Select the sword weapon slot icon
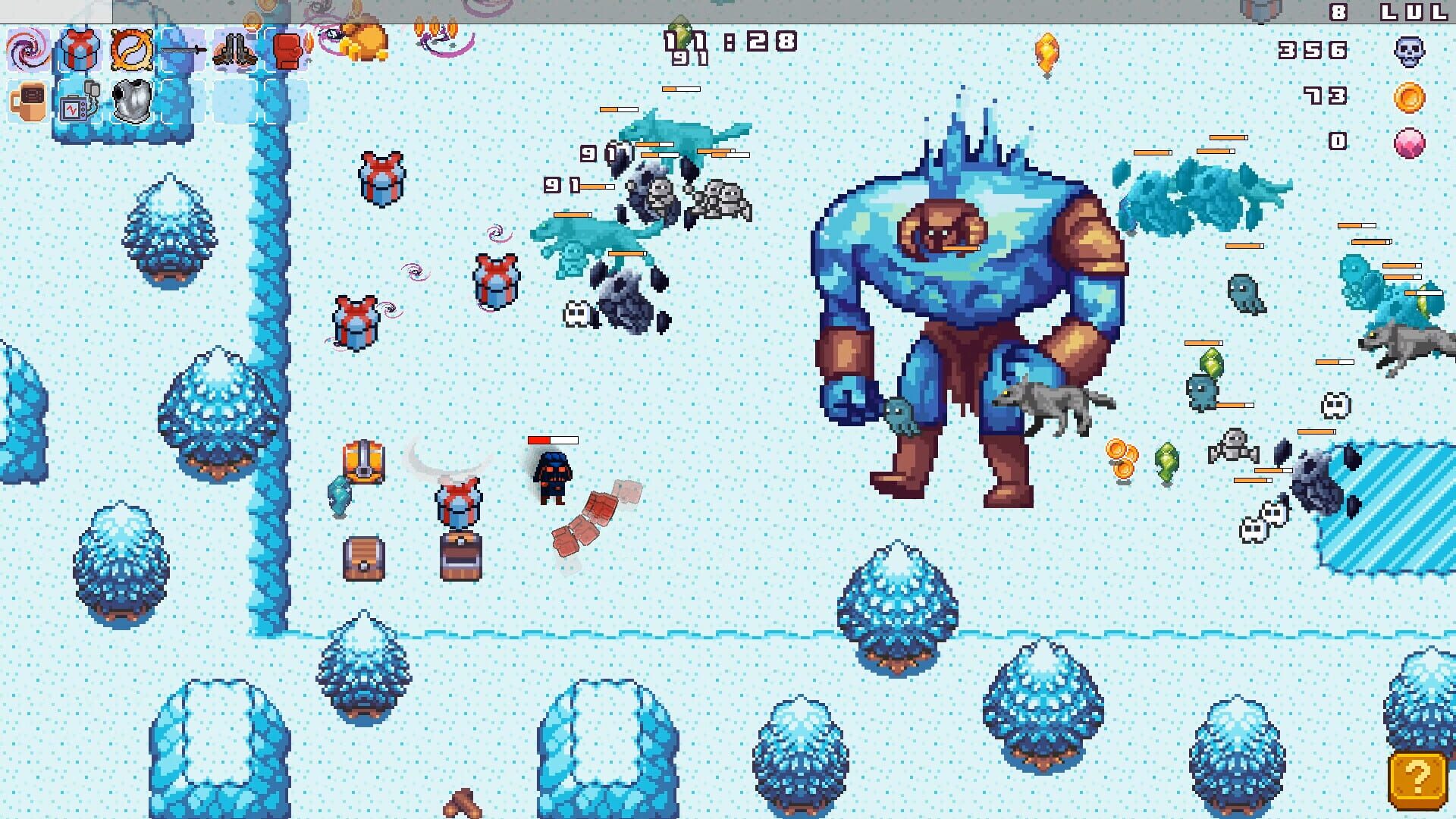1456x819 pixels. 183,50
